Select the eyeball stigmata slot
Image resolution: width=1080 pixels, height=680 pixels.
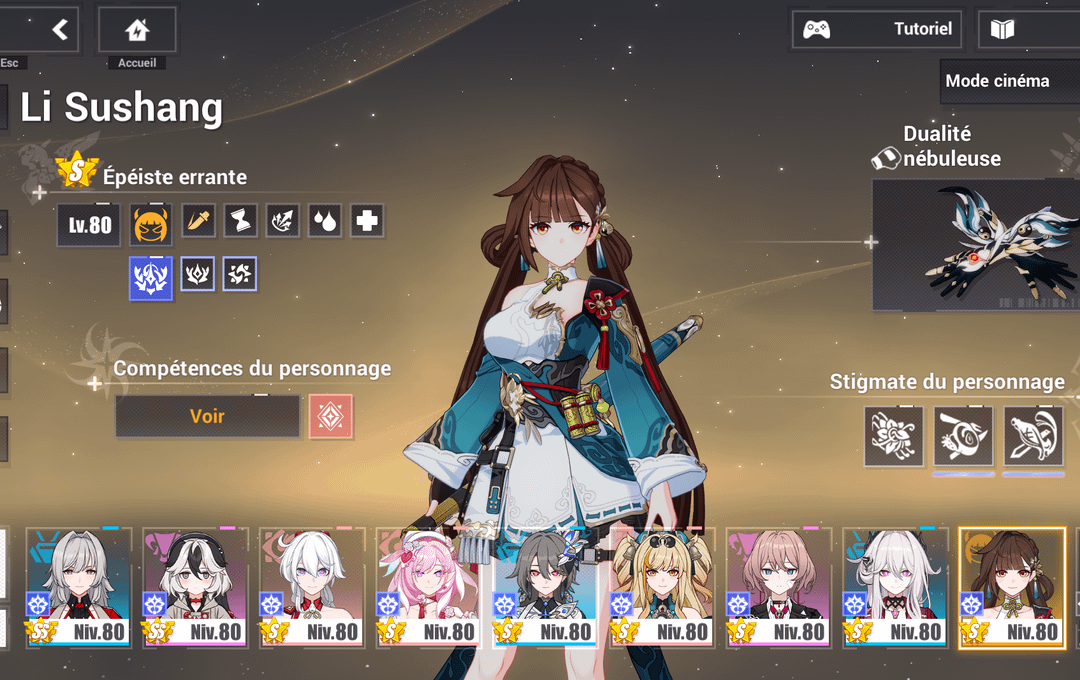963,436
